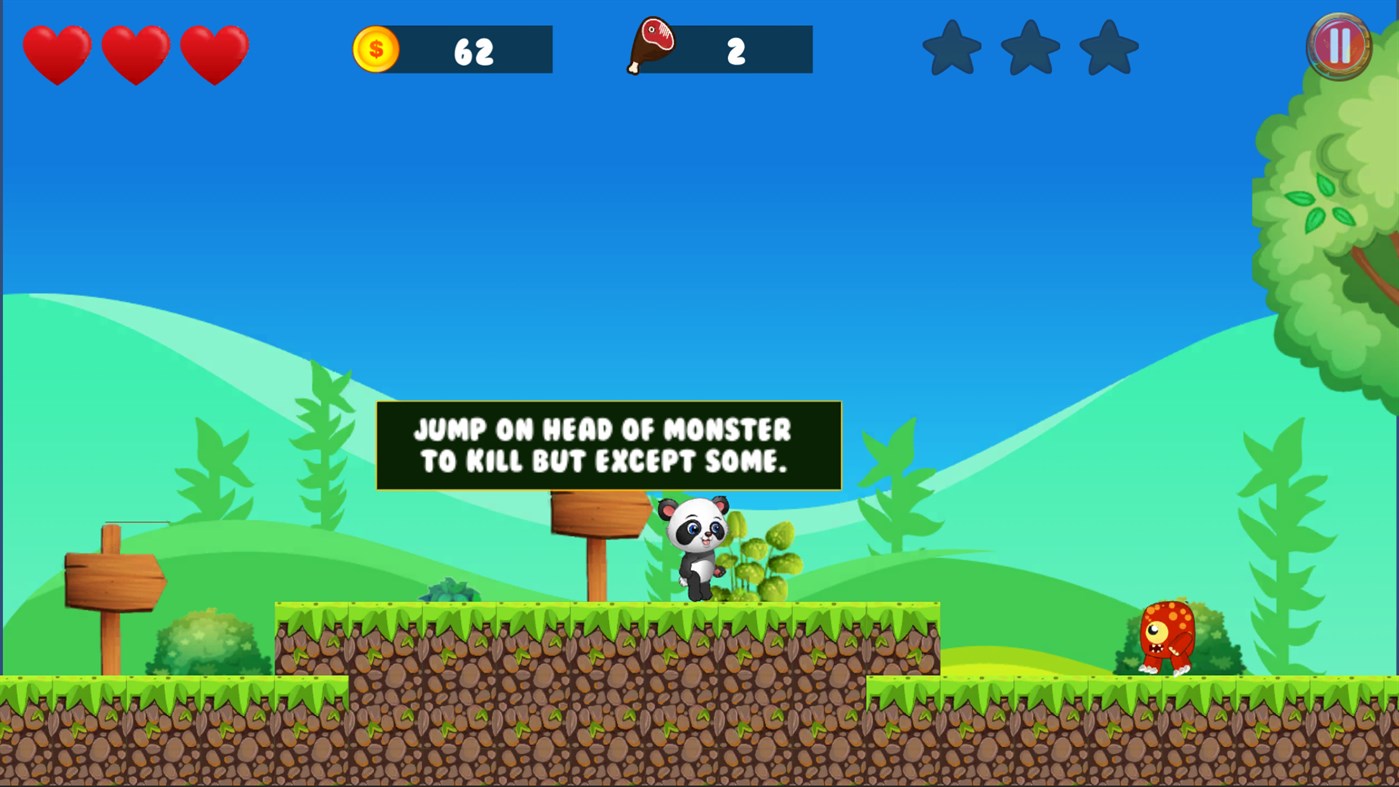Click the leftmost unfilled star
The width and height of the screenshot is (1399, 787).
pyautogui.click(x=951, y=46)
